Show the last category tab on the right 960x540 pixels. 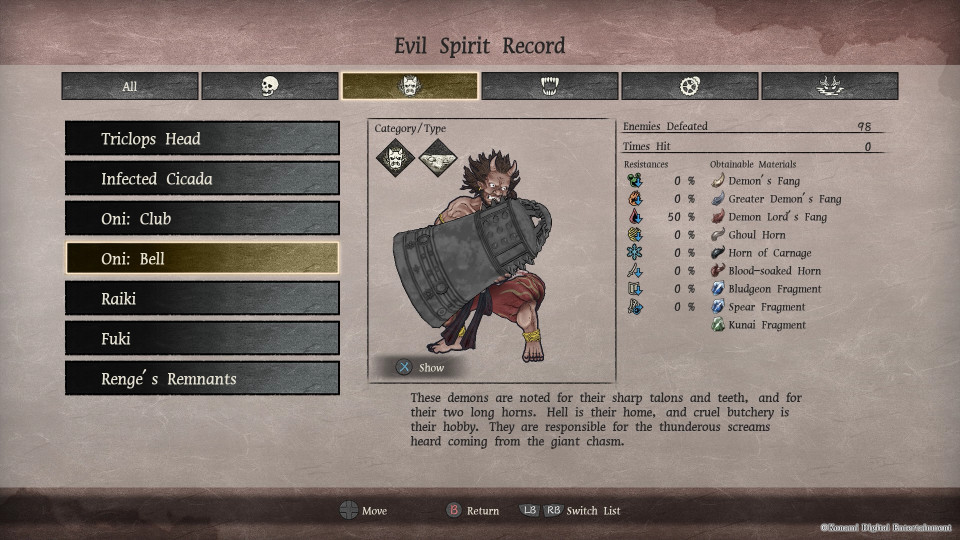(x=830, y=86)
